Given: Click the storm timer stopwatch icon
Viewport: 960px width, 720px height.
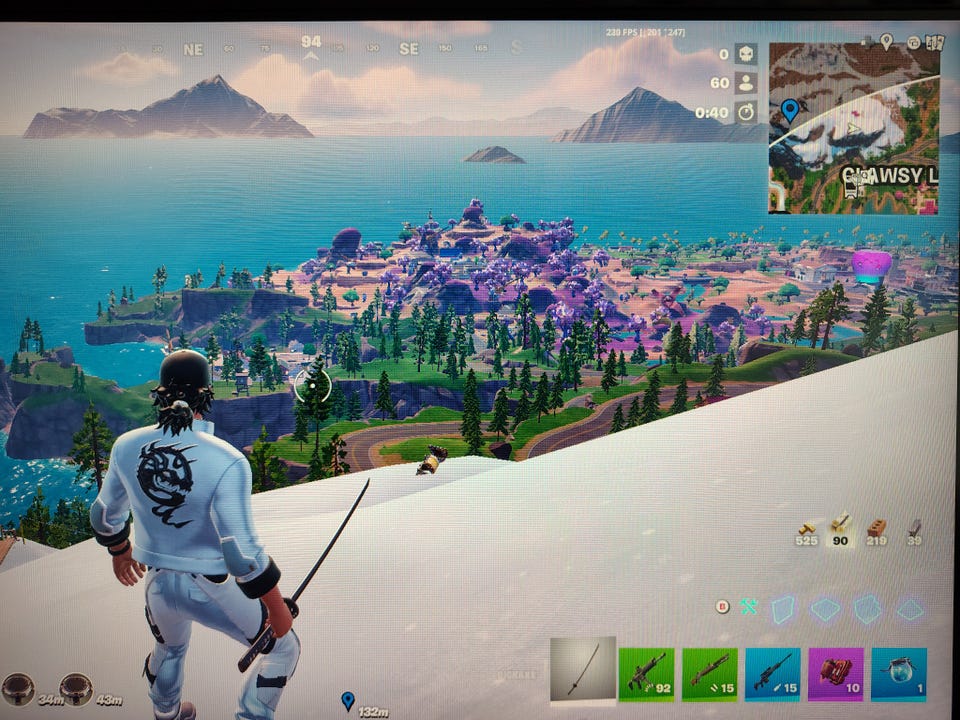Looking at the screenshot, I should pos(746,112).
